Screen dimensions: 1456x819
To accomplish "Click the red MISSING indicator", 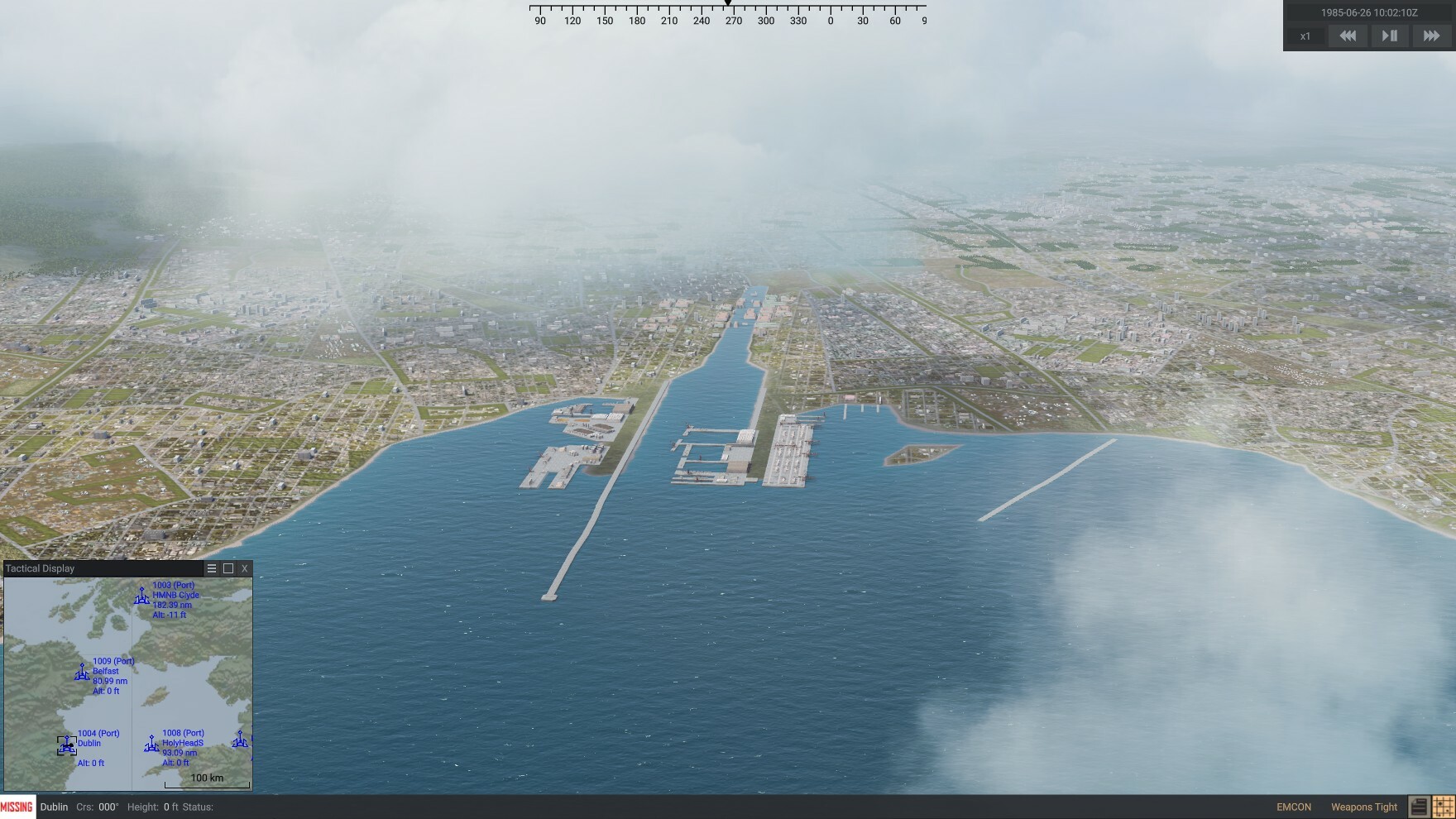I will click(x=17, y=807).
